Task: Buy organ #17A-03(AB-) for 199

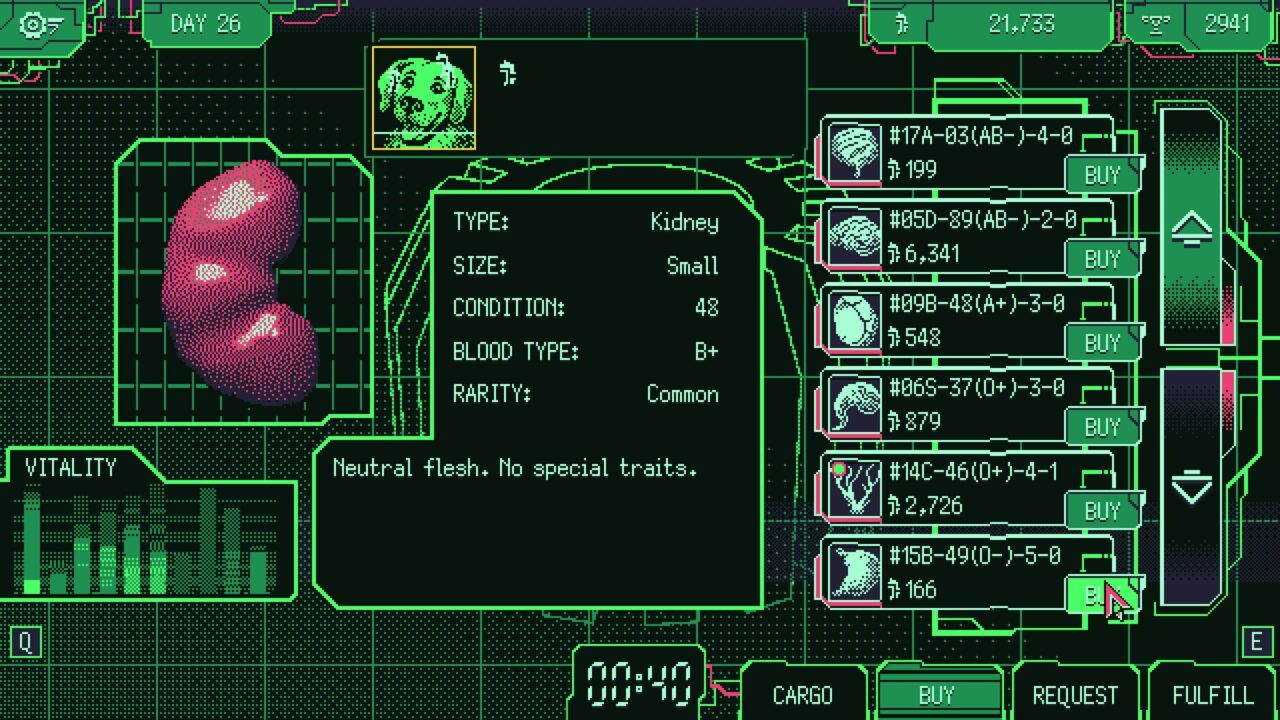Action: (1102, 175)
